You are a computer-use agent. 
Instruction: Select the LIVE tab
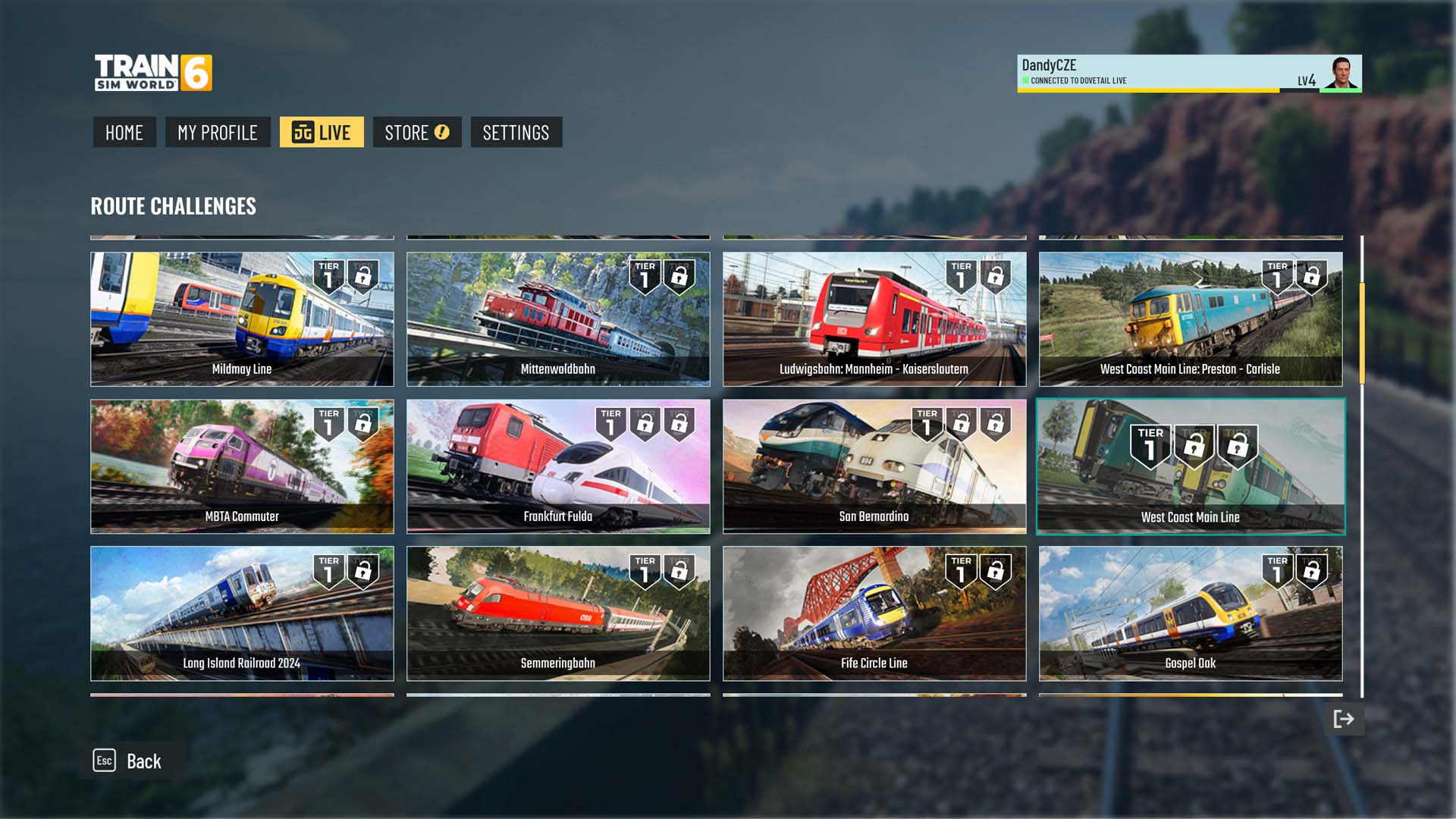tap(322, 133)
